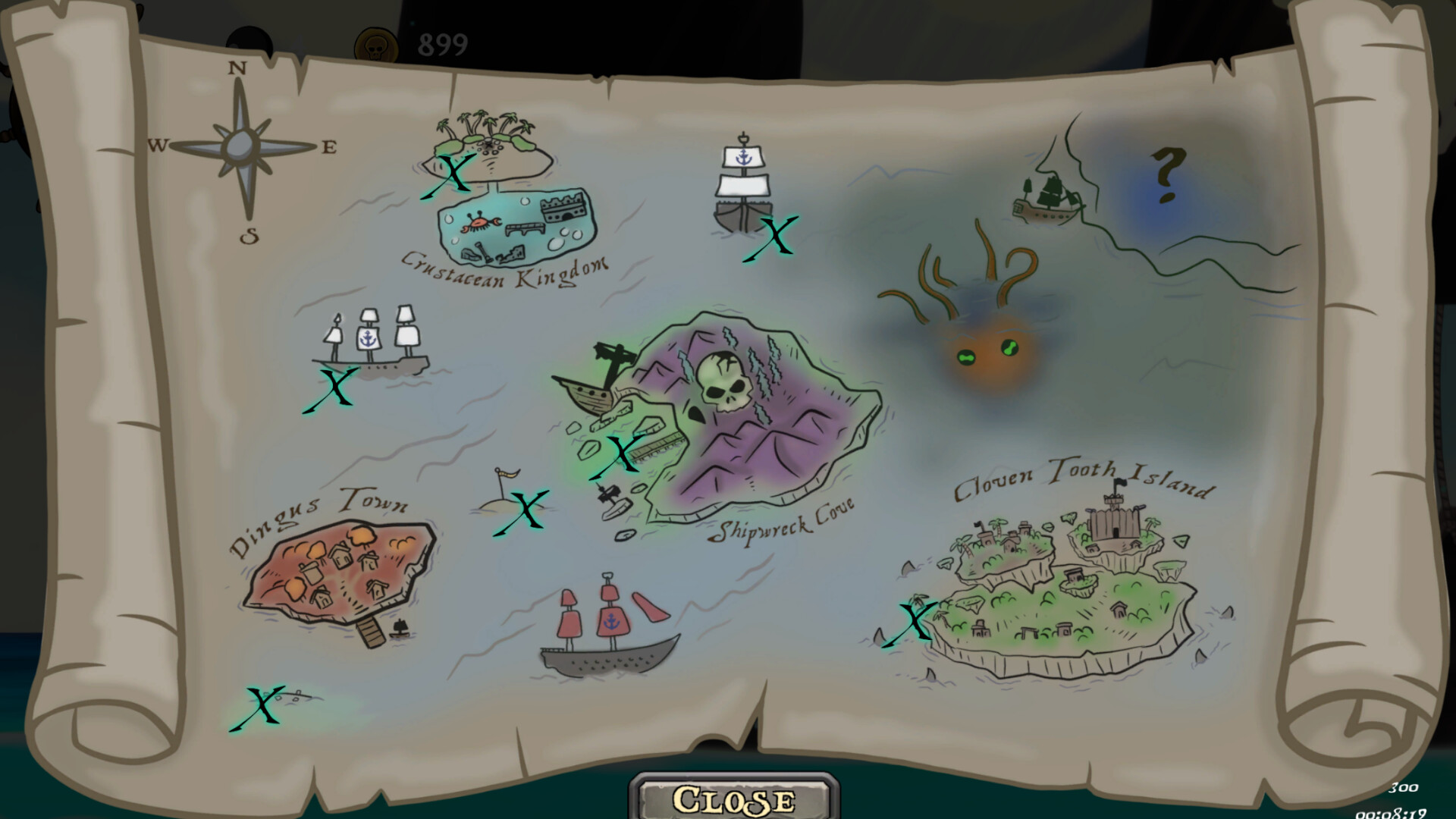Select the X mark on Cloven Tooth Island
The image size is (1456, 819).
tap(914, 618)
